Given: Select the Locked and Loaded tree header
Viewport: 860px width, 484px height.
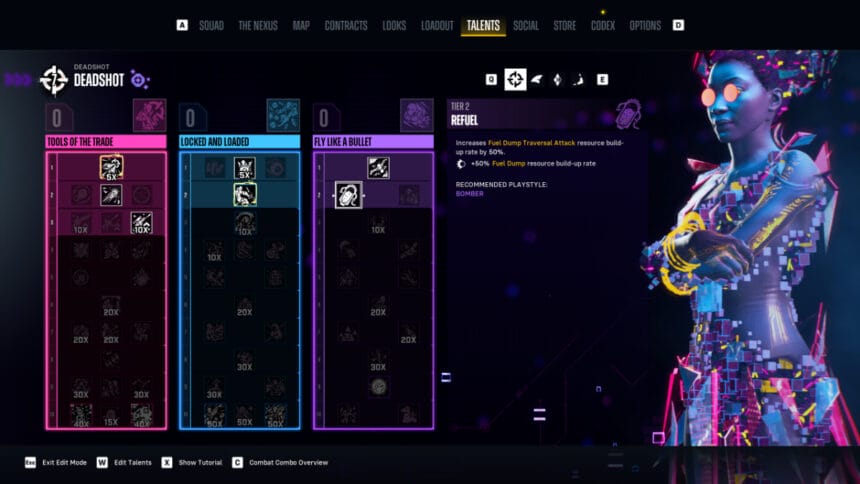Looking at the screenshot, I should pos(239,142).
